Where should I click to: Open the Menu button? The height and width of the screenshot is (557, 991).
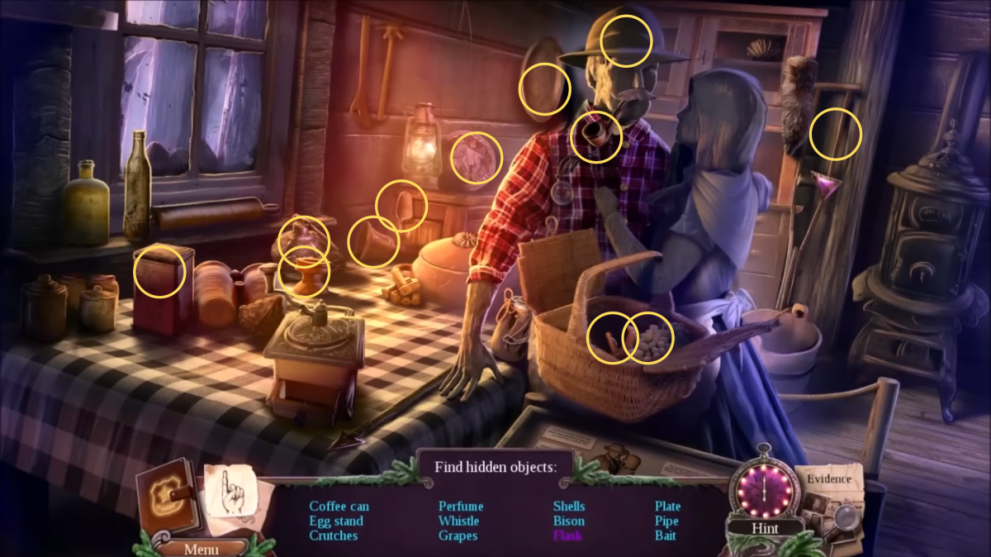[x=201, y=548]
